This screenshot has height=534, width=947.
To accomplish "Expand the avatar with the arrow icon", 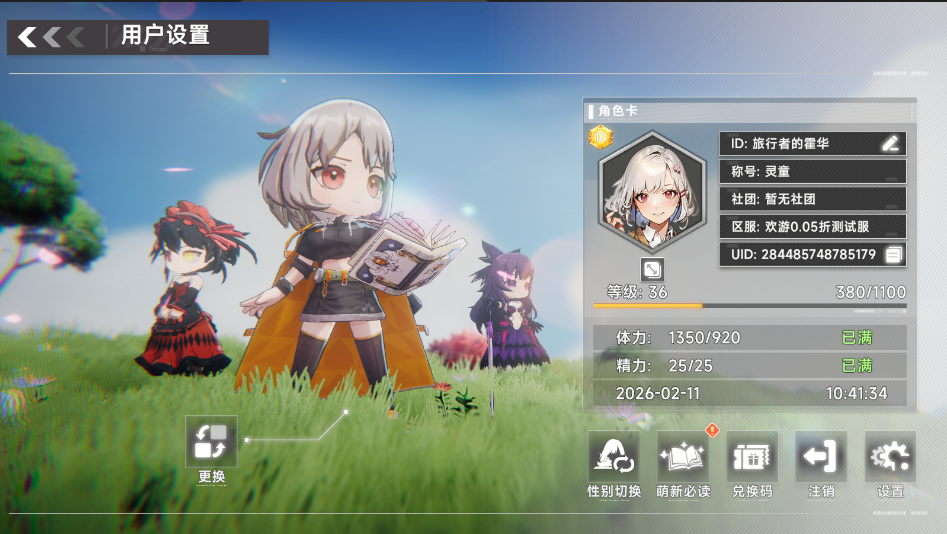I will tap(652, 270).
